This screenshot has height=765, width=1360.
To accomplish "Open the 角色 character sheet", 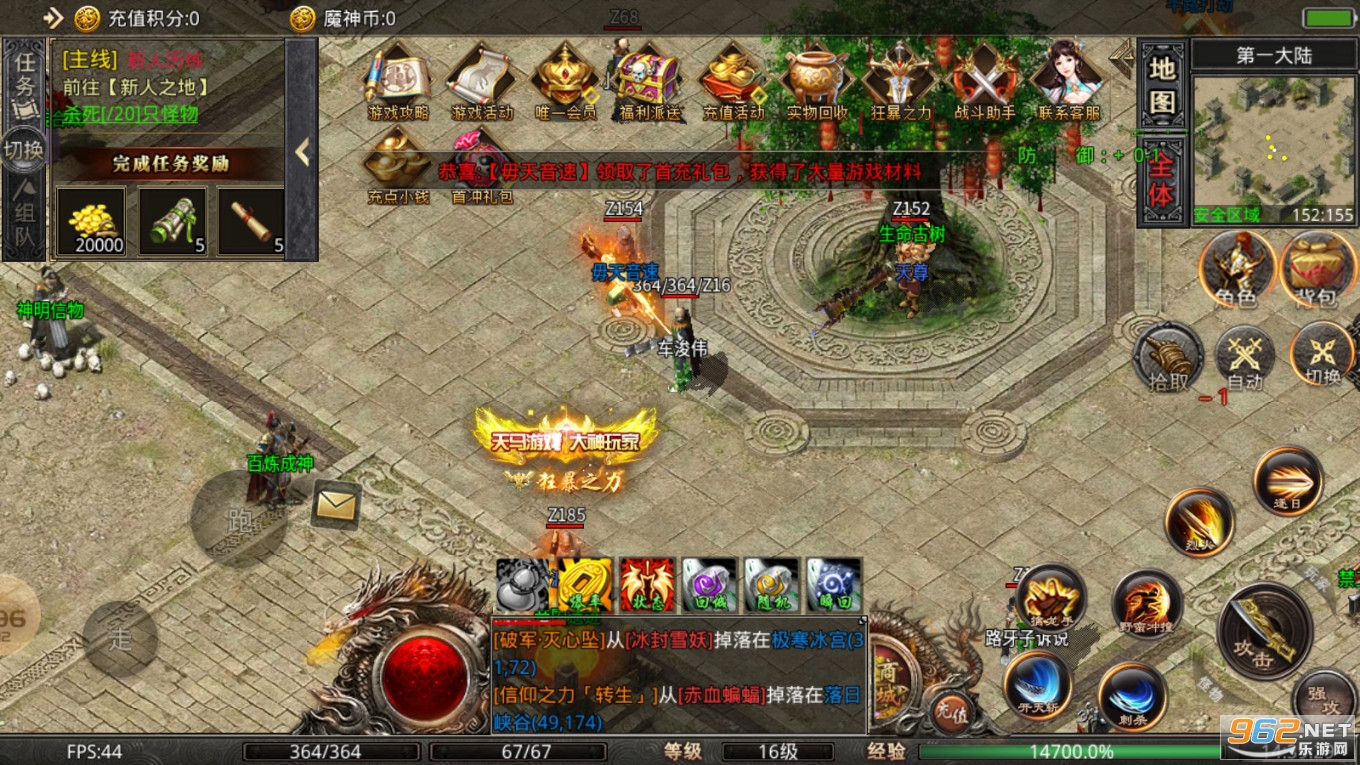I will pos(1237,270).
